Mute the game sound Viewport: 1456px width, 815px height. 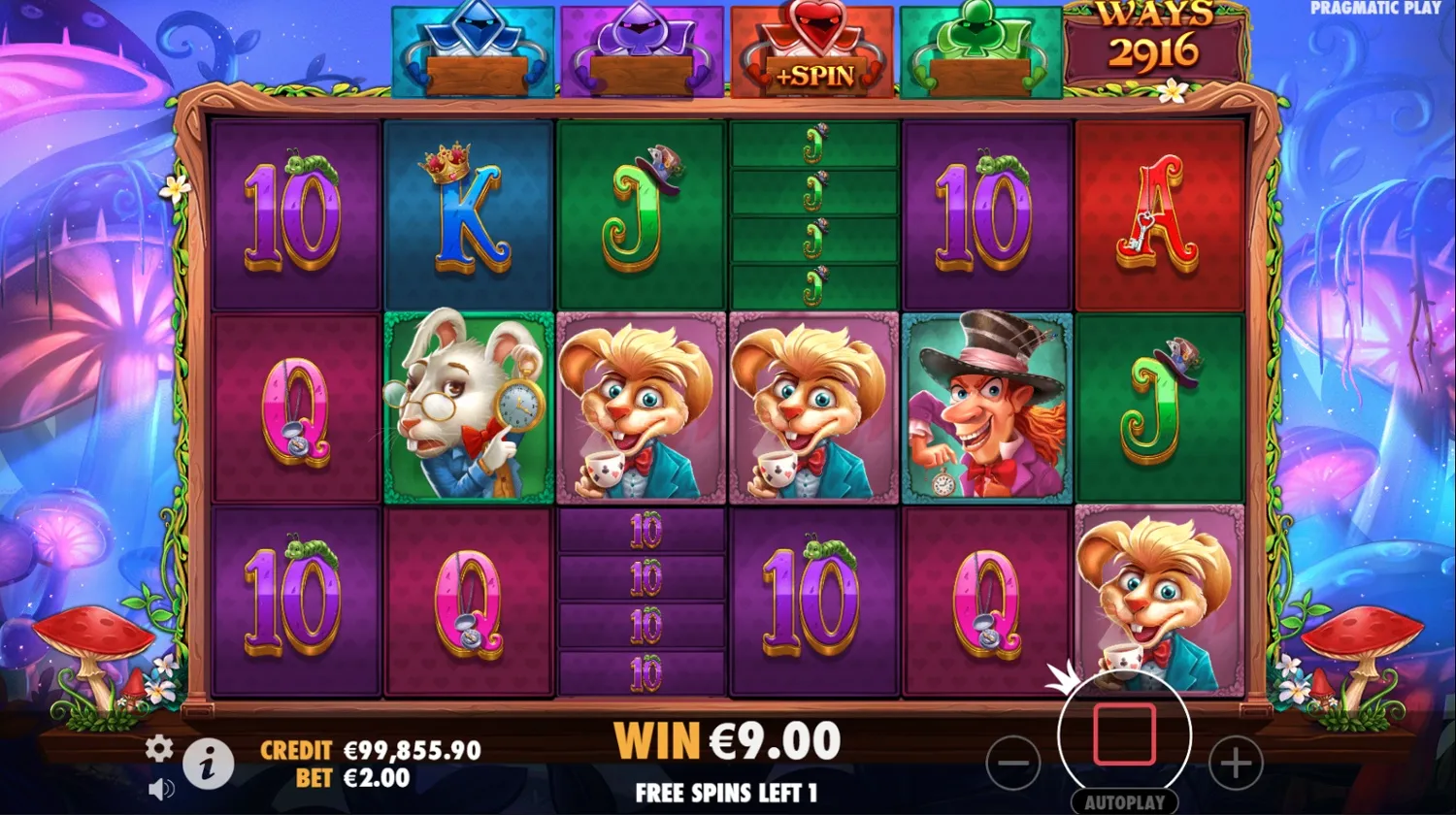(x=160, y=789)
